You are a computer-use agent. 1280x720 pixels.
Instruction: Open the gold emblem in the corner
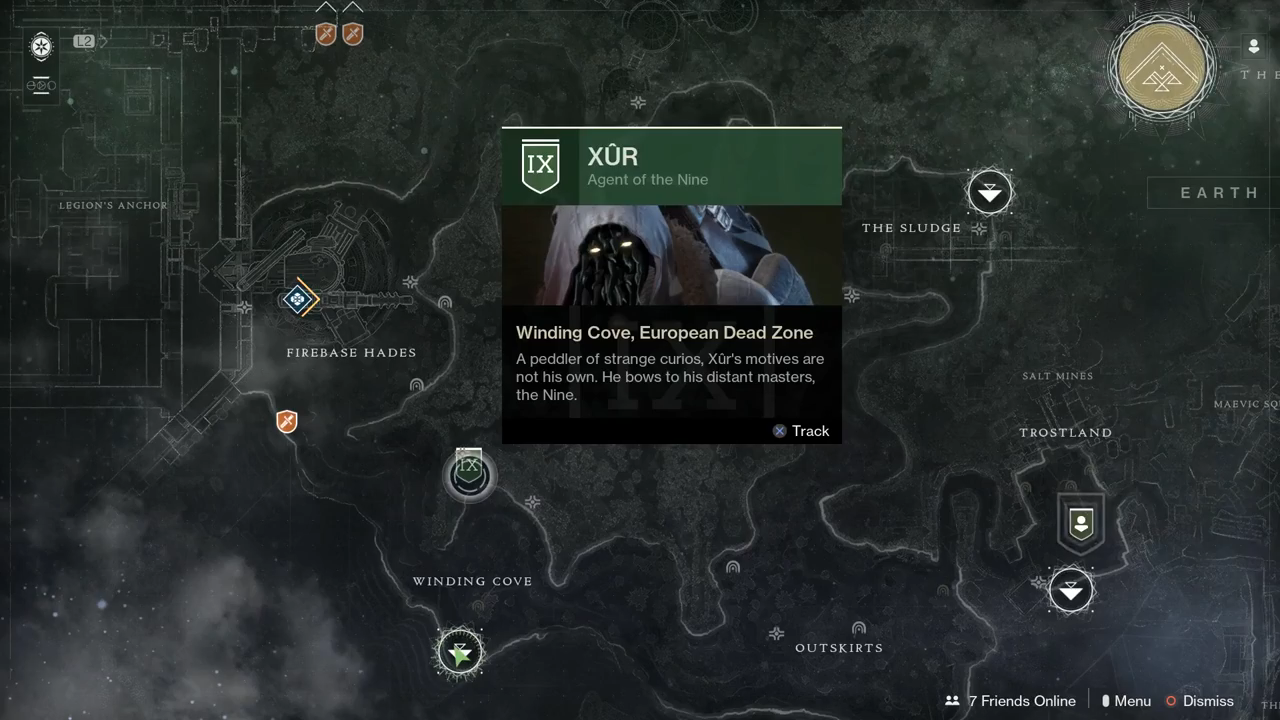(1162, 66)
